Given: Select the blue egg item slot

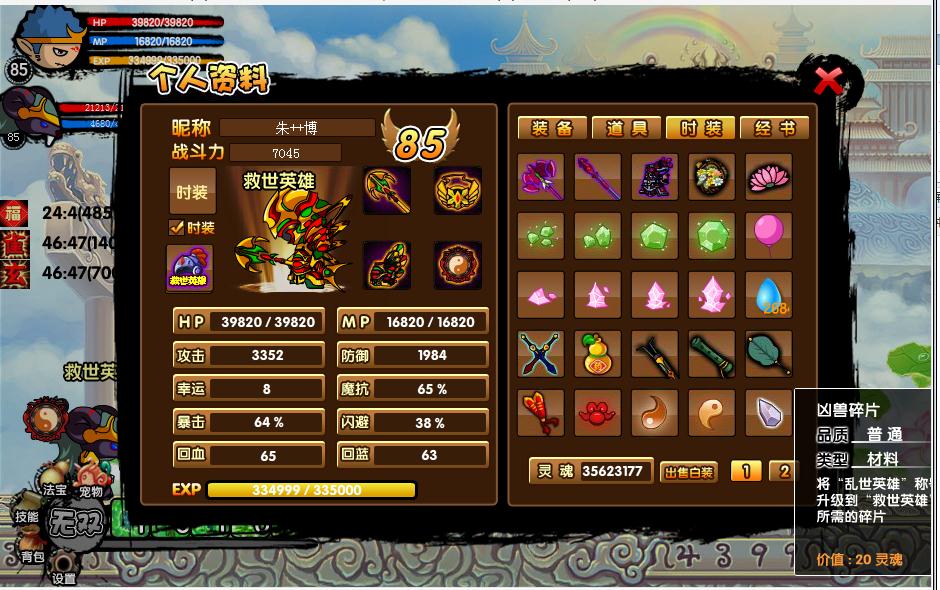Looking at the screenshot, I should pos(768,295).
